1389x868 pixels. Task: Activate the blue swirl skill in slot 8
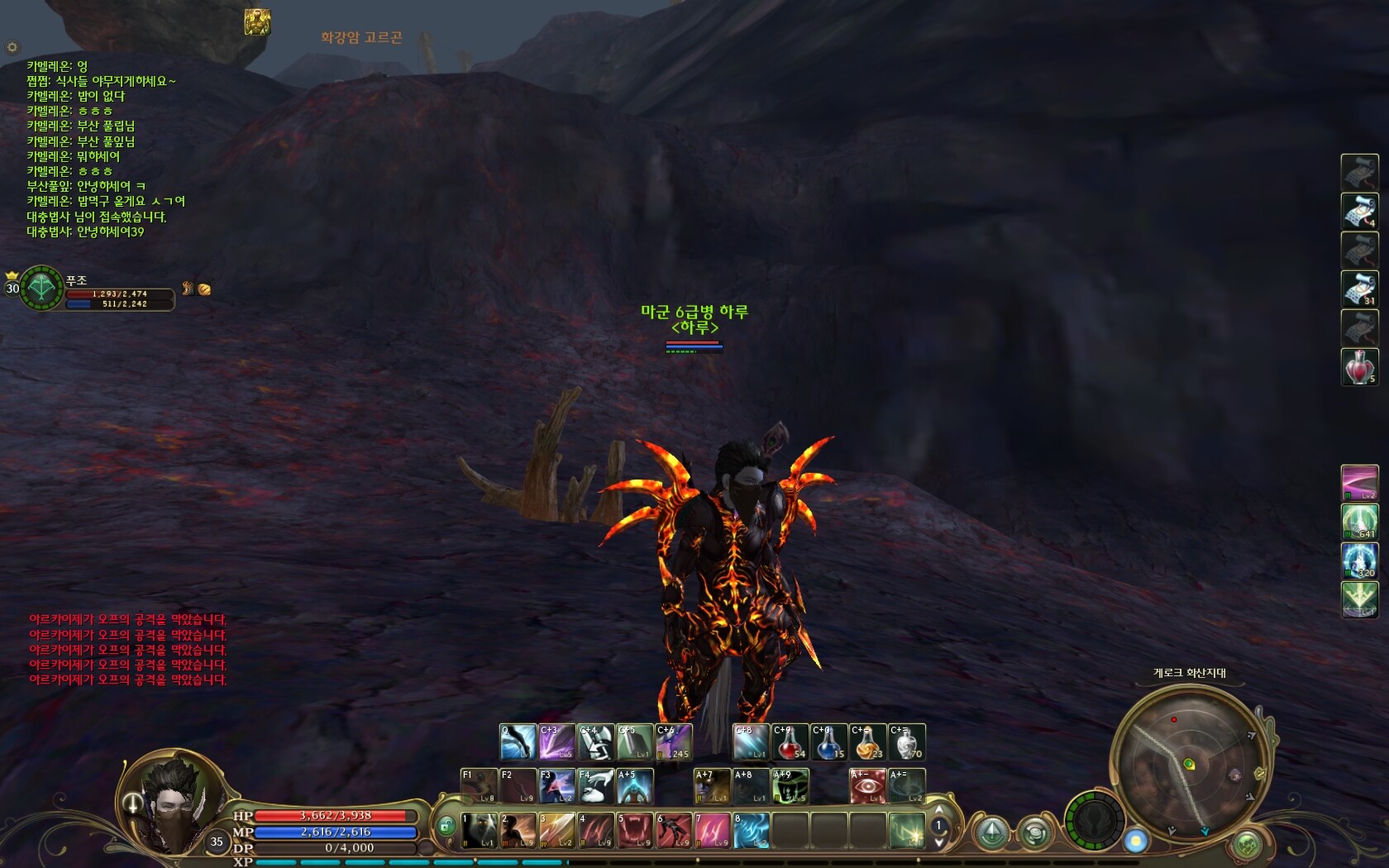coord(752,830)
